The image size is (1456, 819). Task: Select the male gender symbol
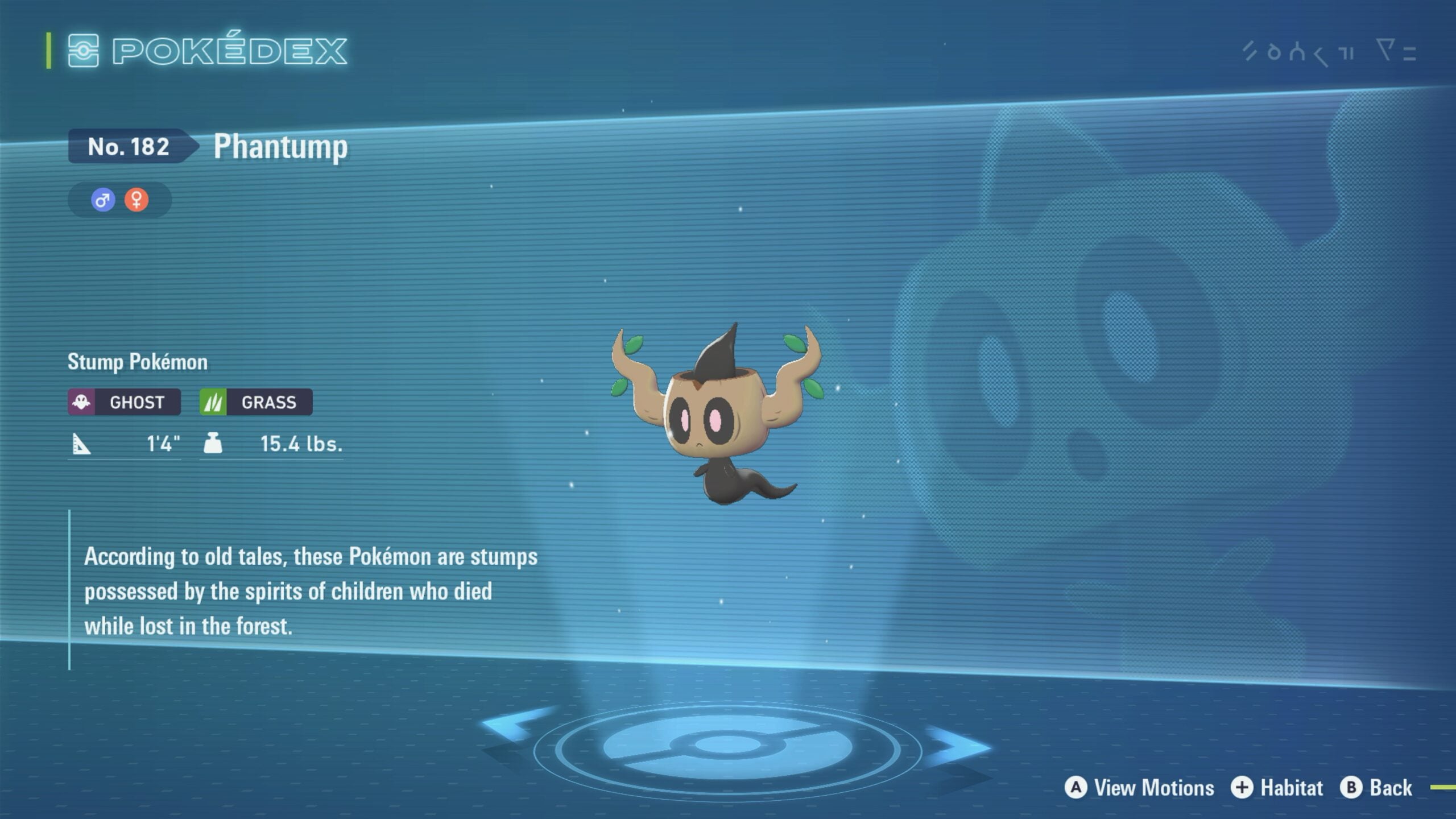(x=103, y=200)
